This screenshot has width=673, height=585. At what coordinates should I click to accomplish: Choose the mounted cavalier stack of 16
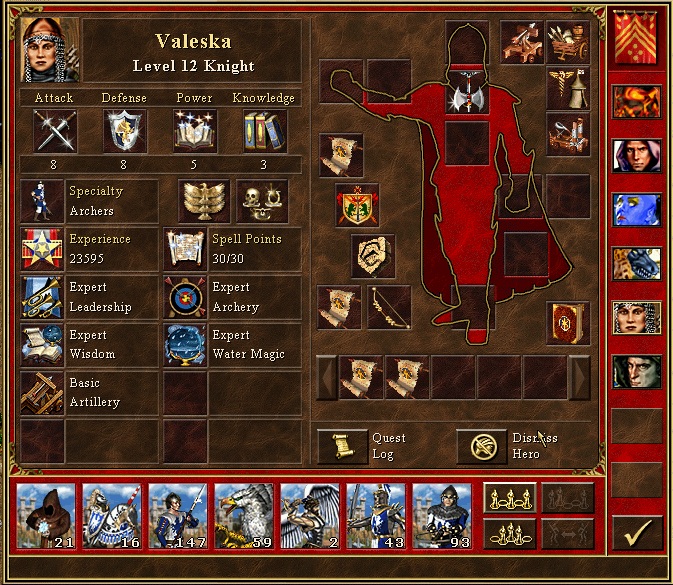(x=112, y=516)
